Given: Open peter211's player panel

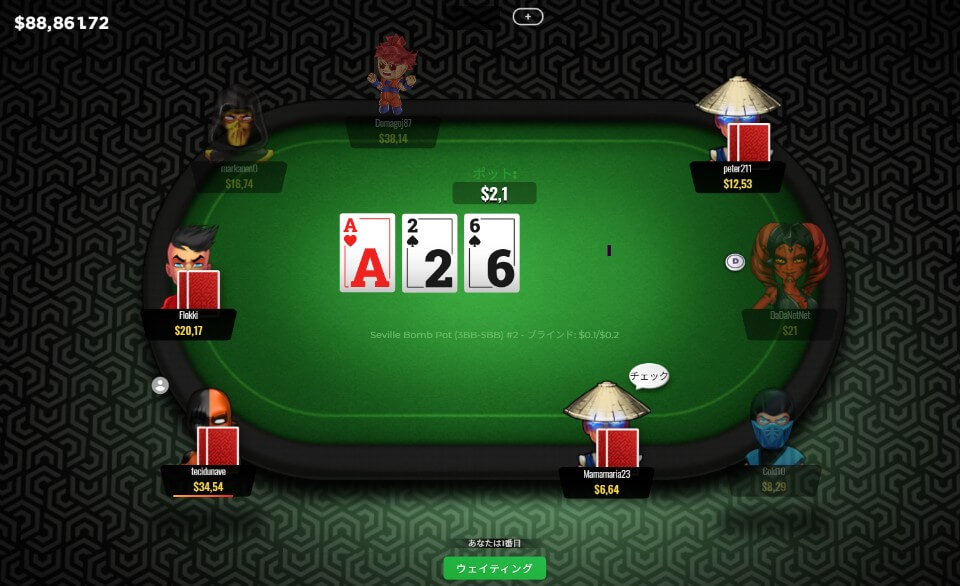Looking at the screenshot, I should click(x=737, y=177).
